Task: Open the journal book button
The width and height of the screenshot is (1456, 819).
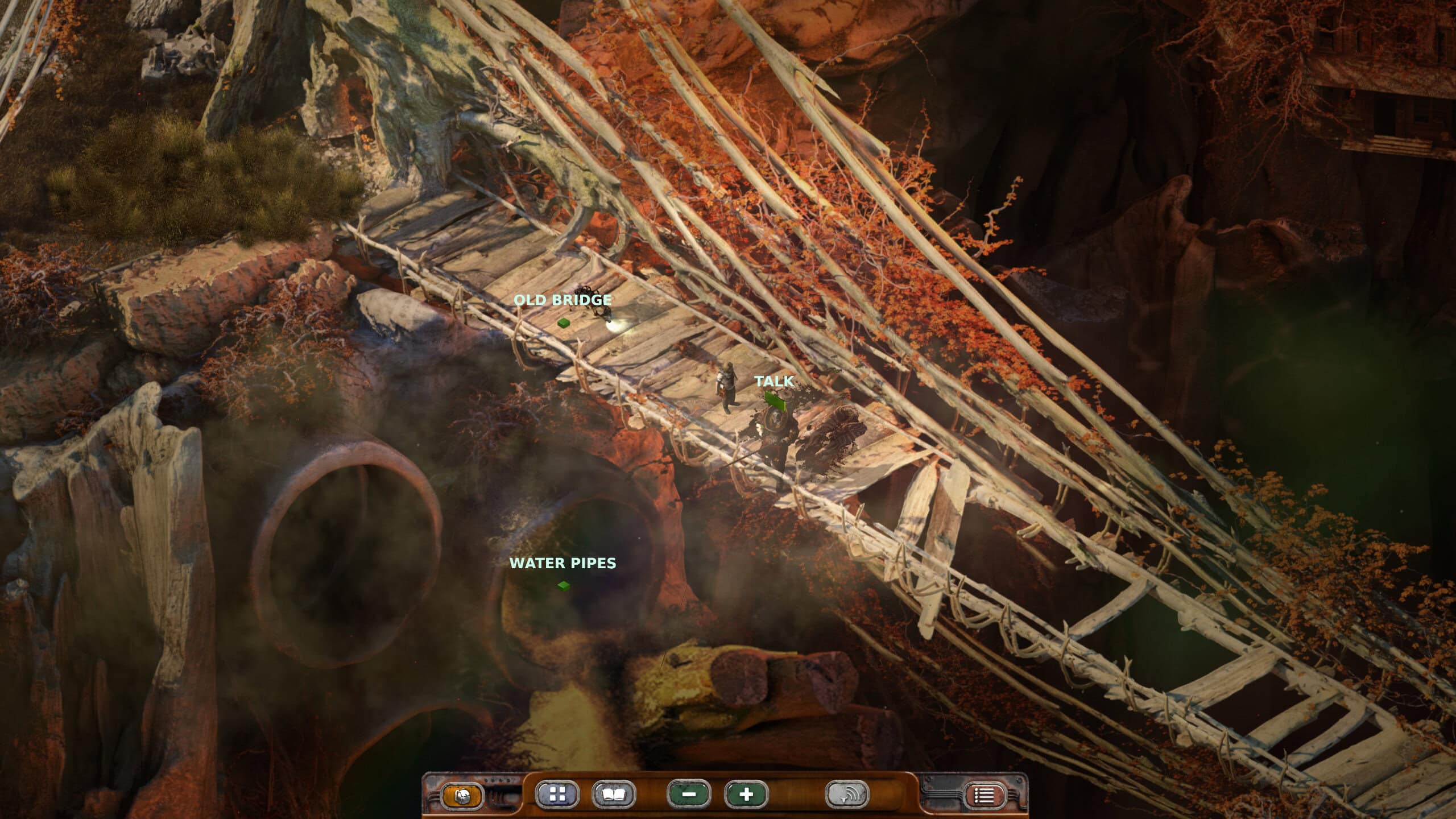Action: (x=614, y=795)
